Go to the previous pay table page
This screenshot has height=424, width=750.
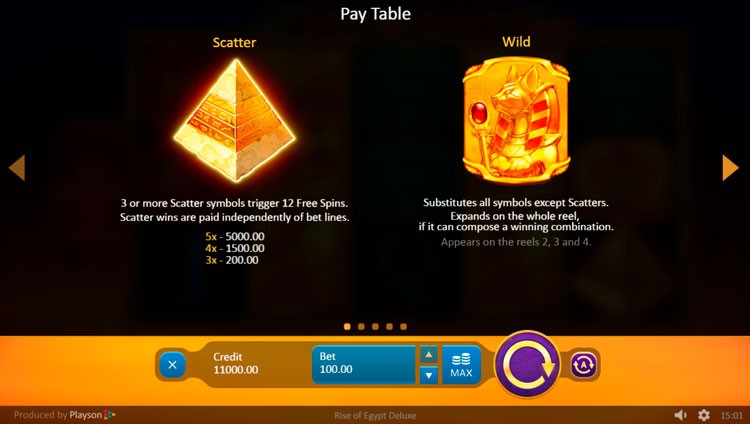(16, 167)
